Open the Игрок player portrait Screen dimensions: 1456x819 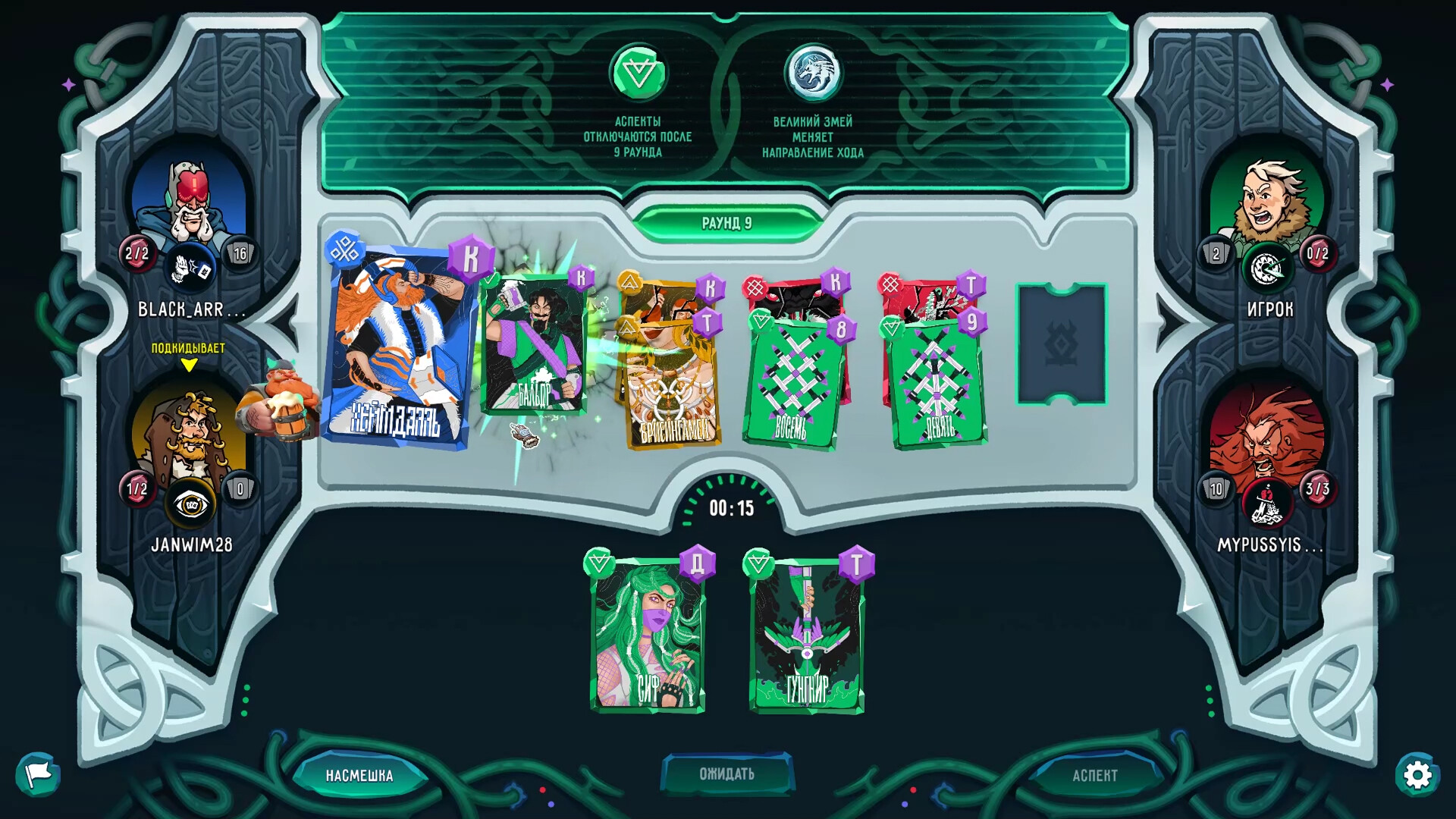(x=1267, y=201)
